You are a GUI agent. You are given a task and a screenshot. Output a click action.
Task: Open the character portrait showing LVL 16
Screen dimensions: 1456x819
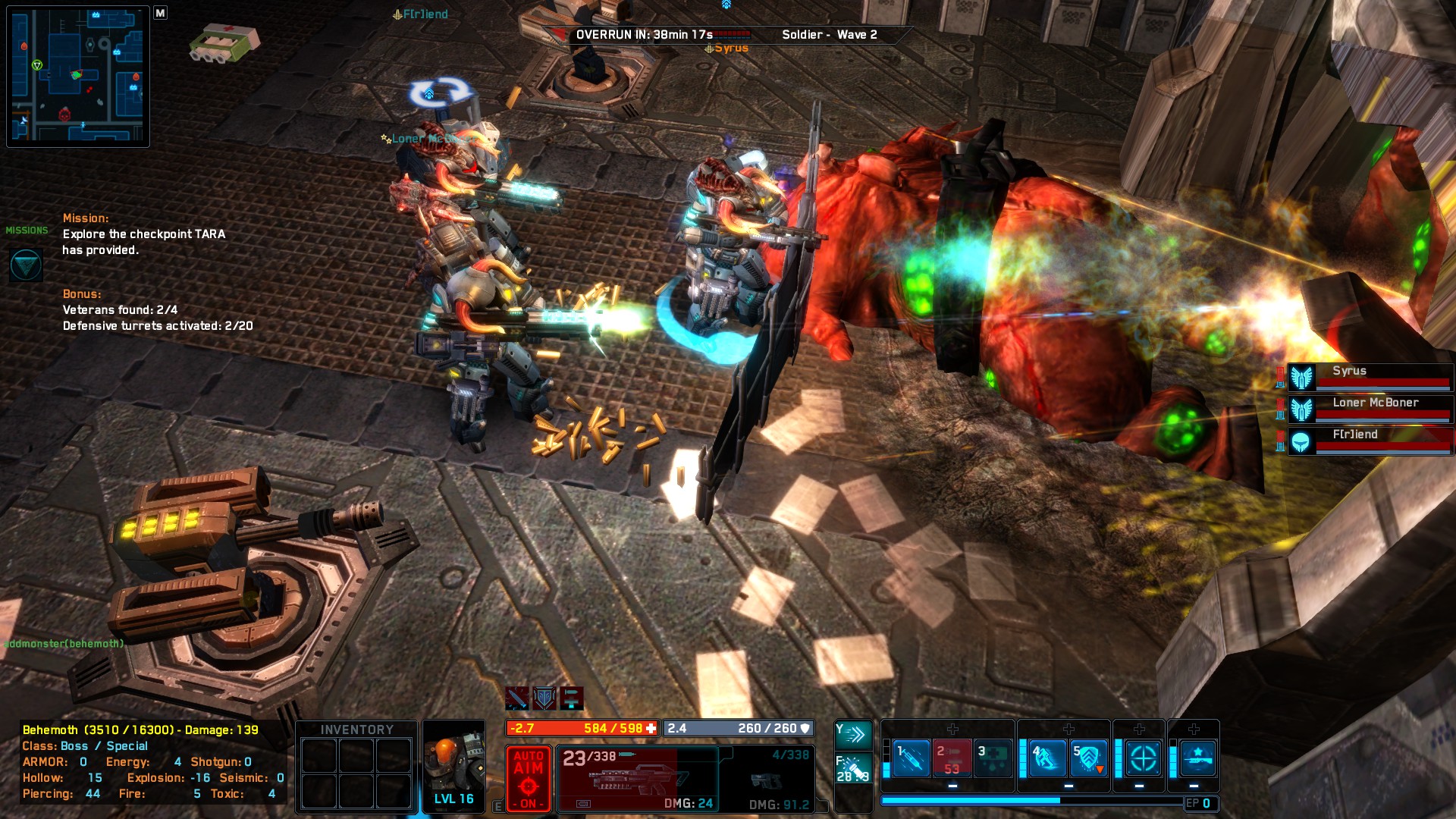pos(453,766)
